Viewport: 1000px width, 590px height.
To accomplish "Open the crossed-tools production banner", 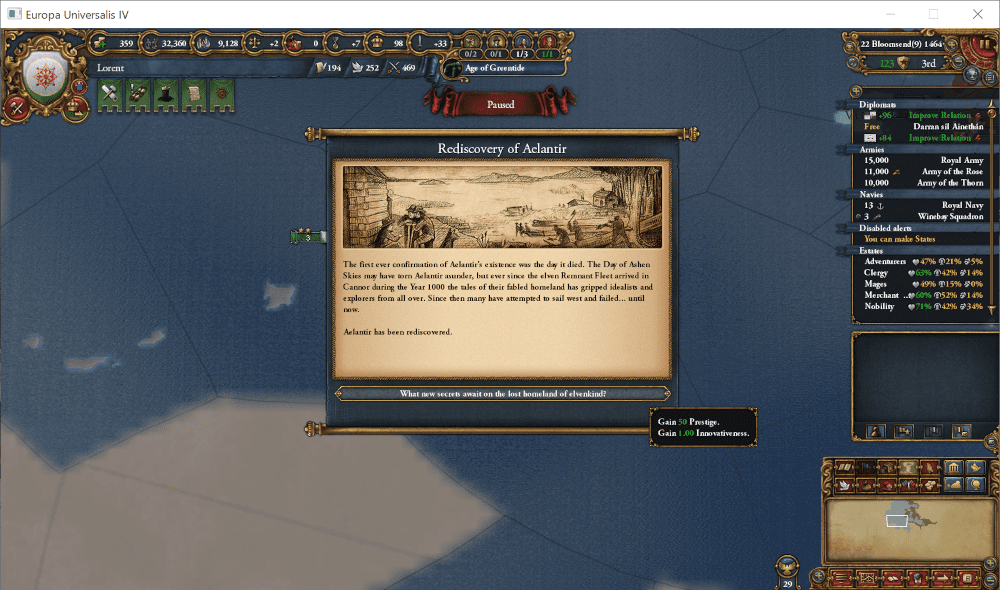I will coord(110,93).
